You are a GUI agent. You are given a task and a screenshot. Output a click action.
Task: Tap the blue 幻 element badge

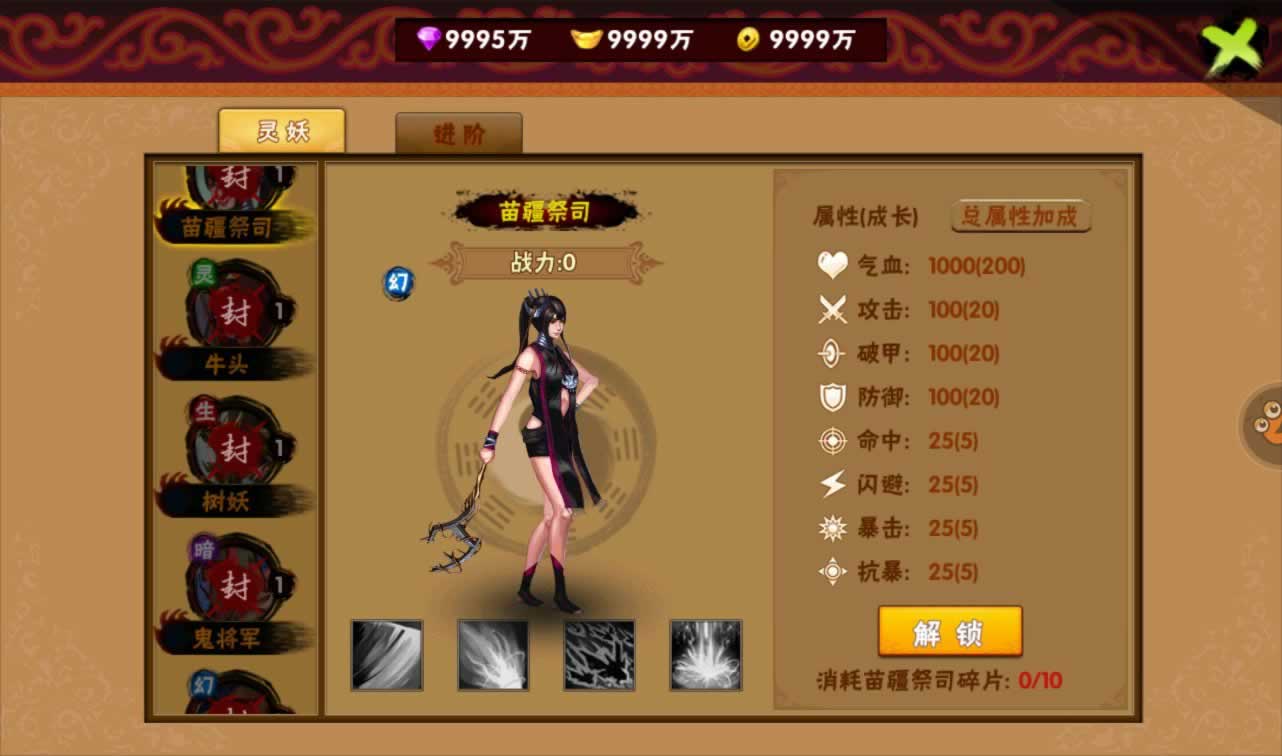(x=399, y=283)
